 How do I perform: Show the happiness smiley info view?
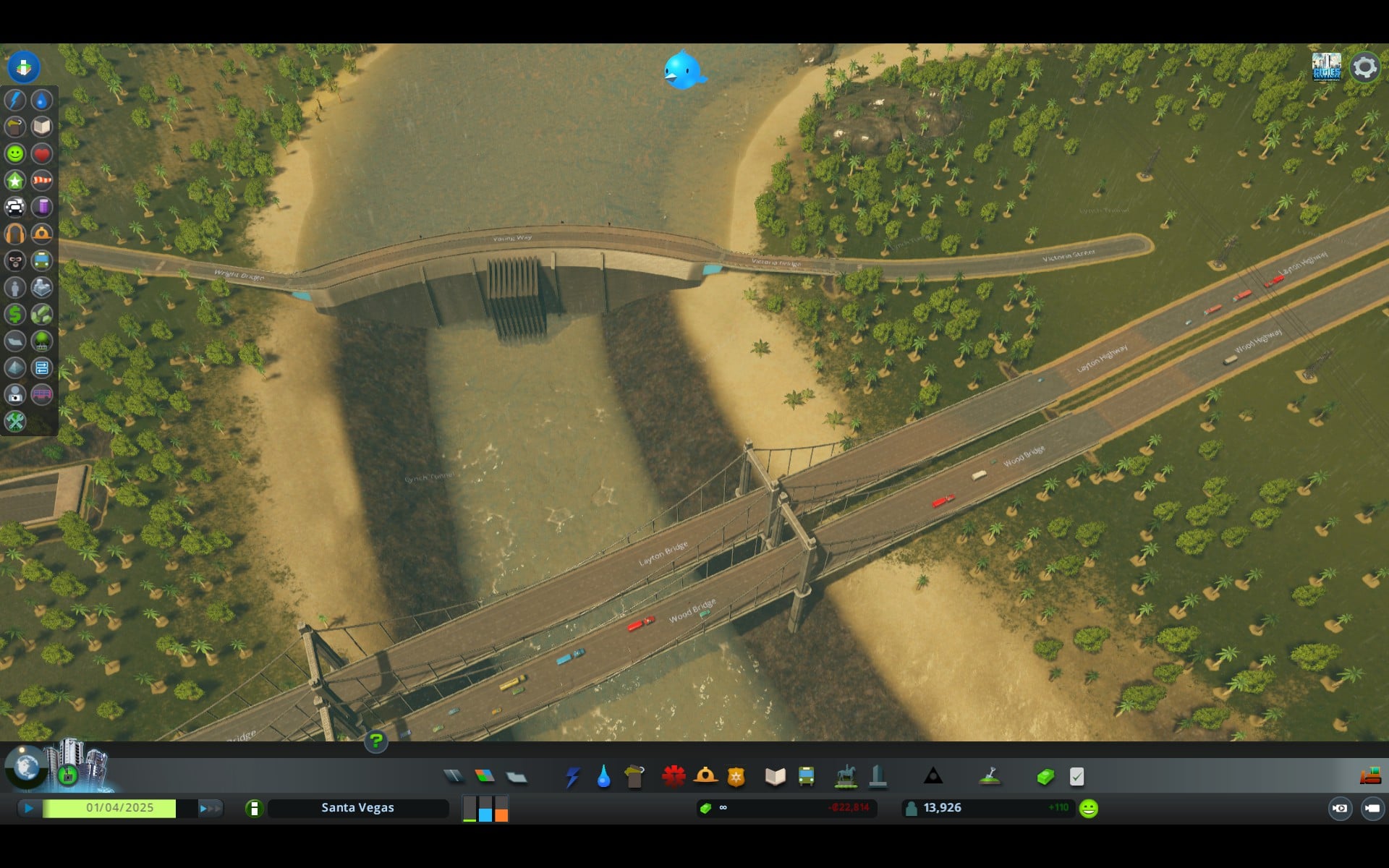coord(15,153)
